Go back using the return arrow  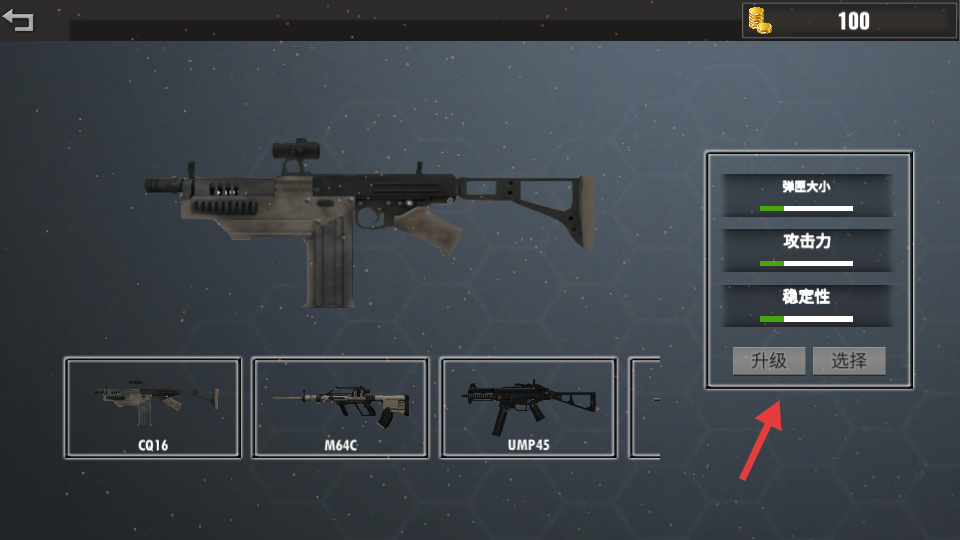point(19,21)
